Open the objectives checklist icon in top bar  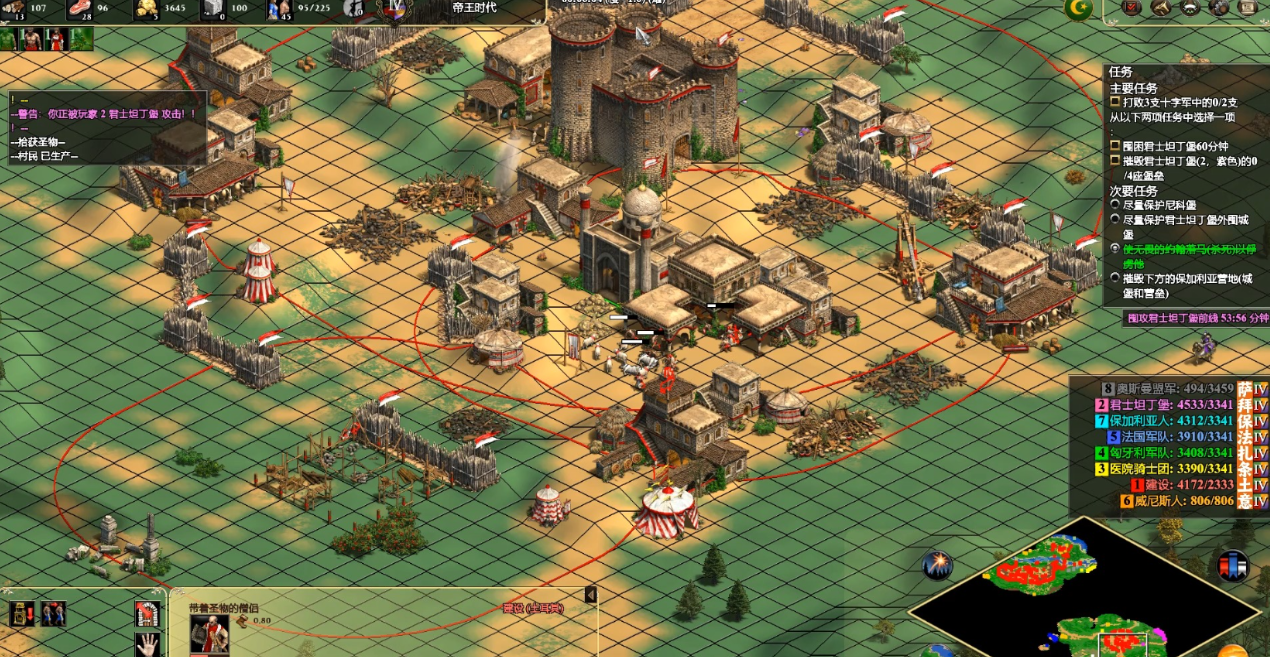click(1132, 8)
